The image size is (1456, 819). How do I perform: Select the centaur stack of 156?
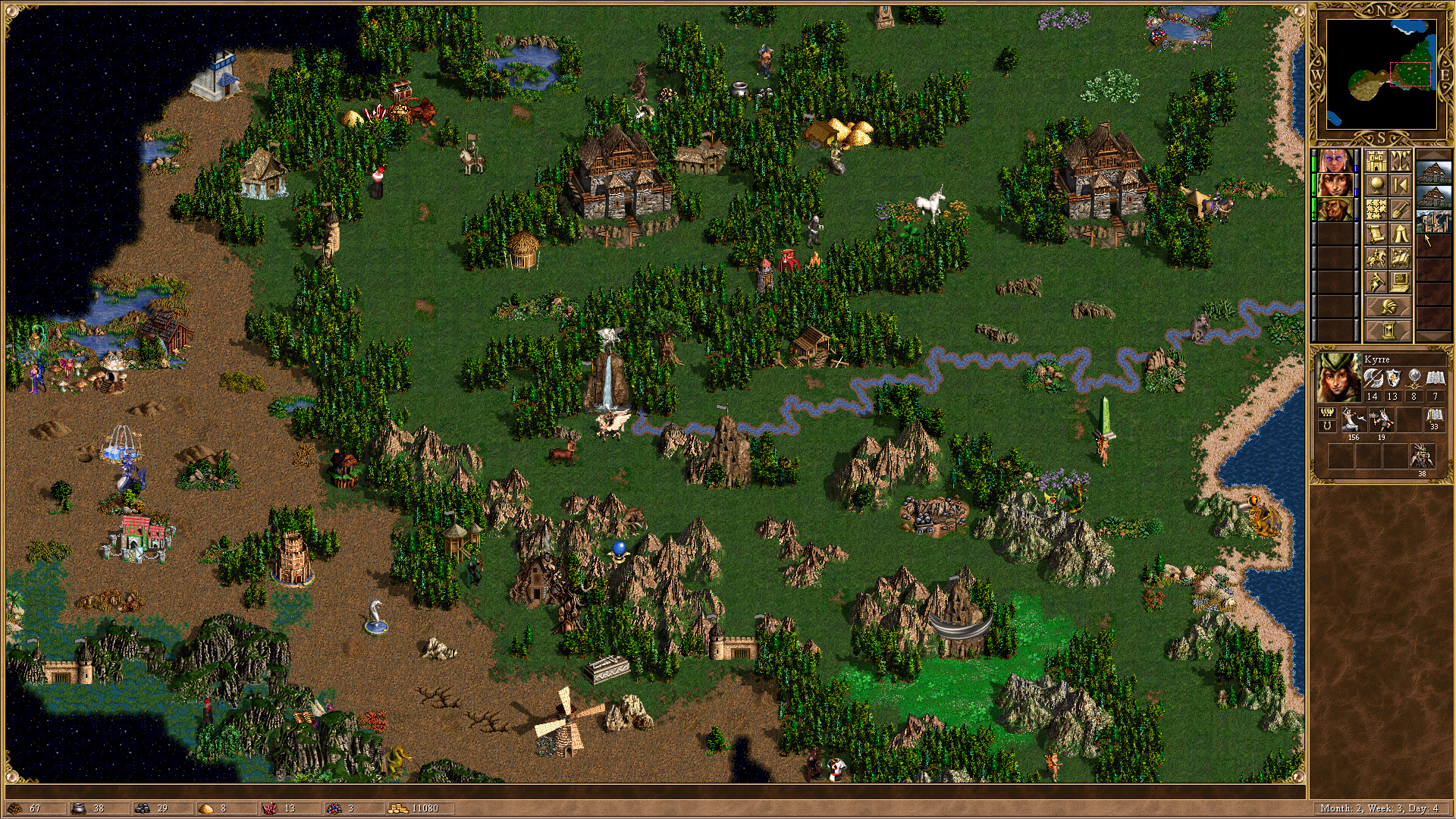1353,419
